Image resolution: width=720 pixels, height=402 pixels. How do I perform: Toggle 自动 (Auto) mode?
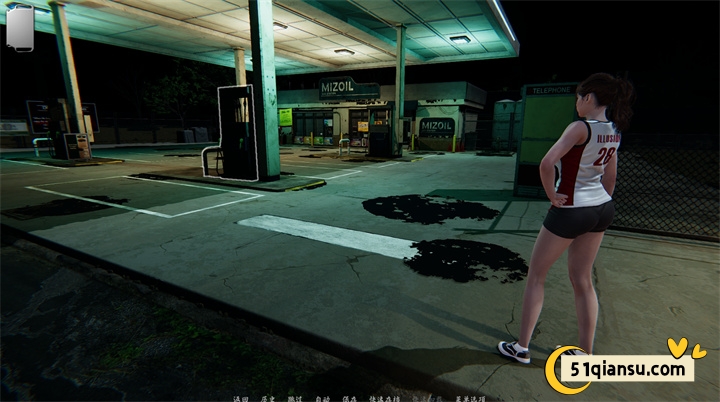322,398
